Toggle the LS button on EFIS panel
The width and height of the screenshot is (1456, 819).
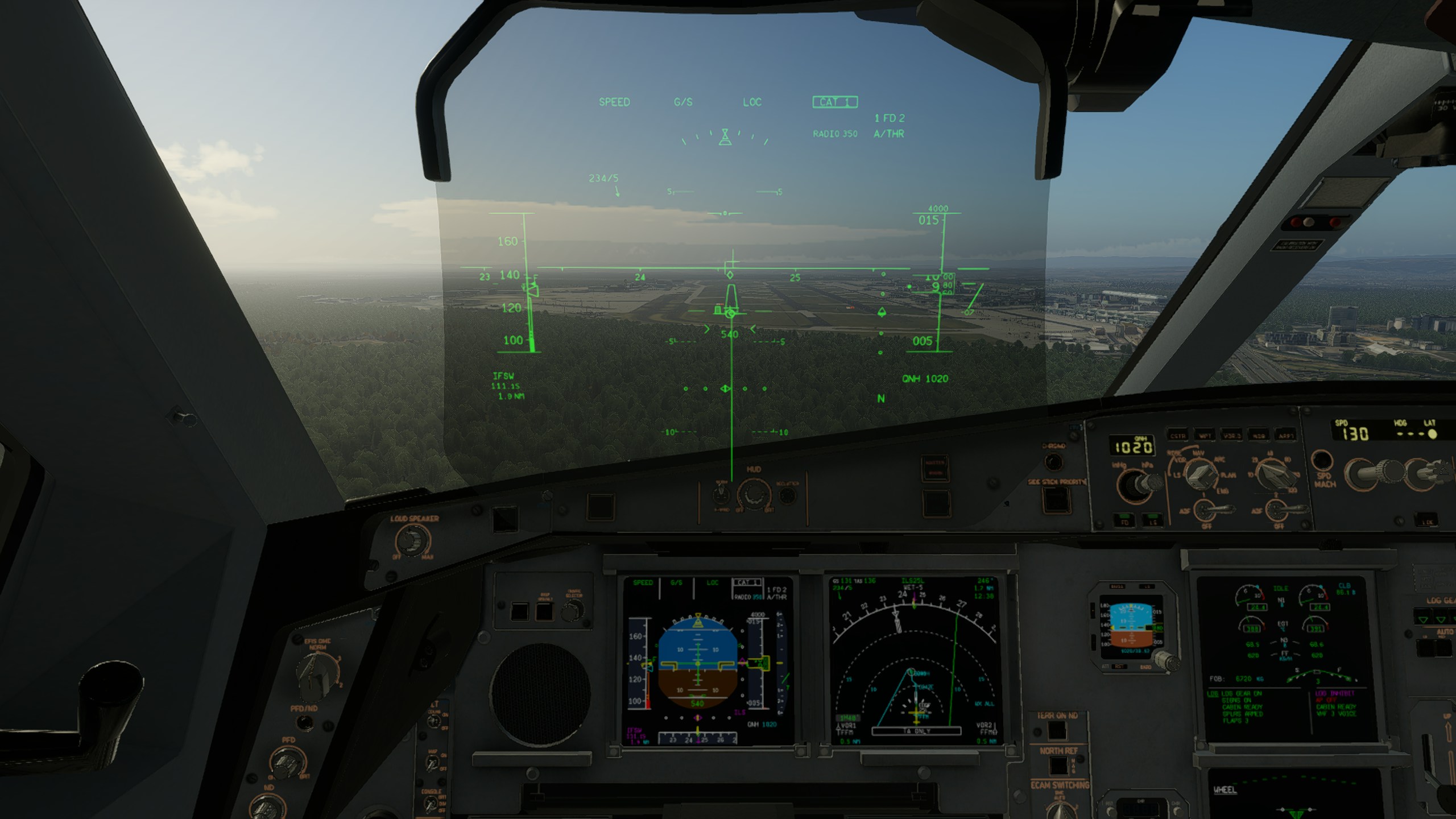click(1152, 521)
